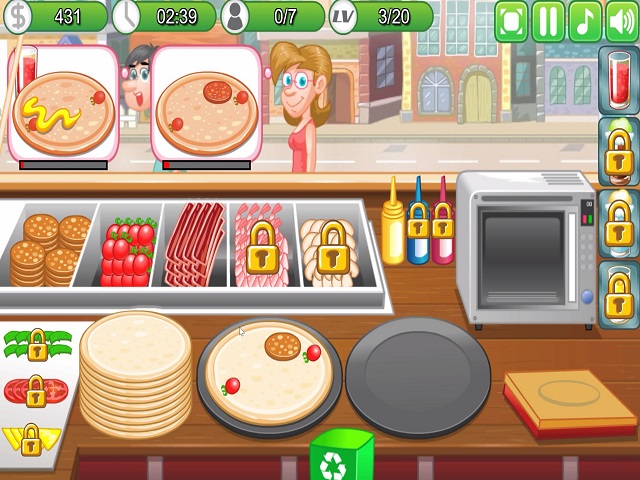Mute the sound speaker button
Screen dimensions: 640x480
(621, 21)
